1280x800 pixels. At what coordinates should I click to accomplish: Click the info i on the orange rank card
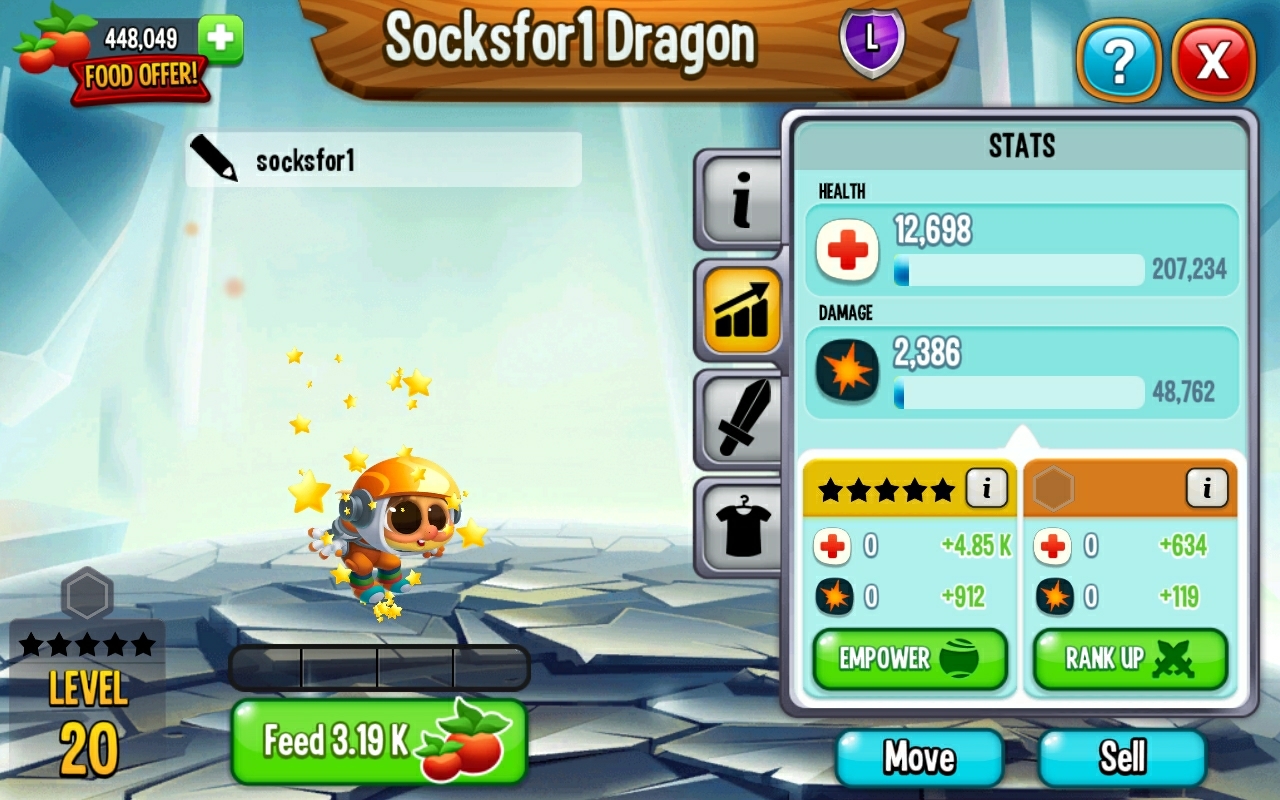click(x=1207, y=488)
